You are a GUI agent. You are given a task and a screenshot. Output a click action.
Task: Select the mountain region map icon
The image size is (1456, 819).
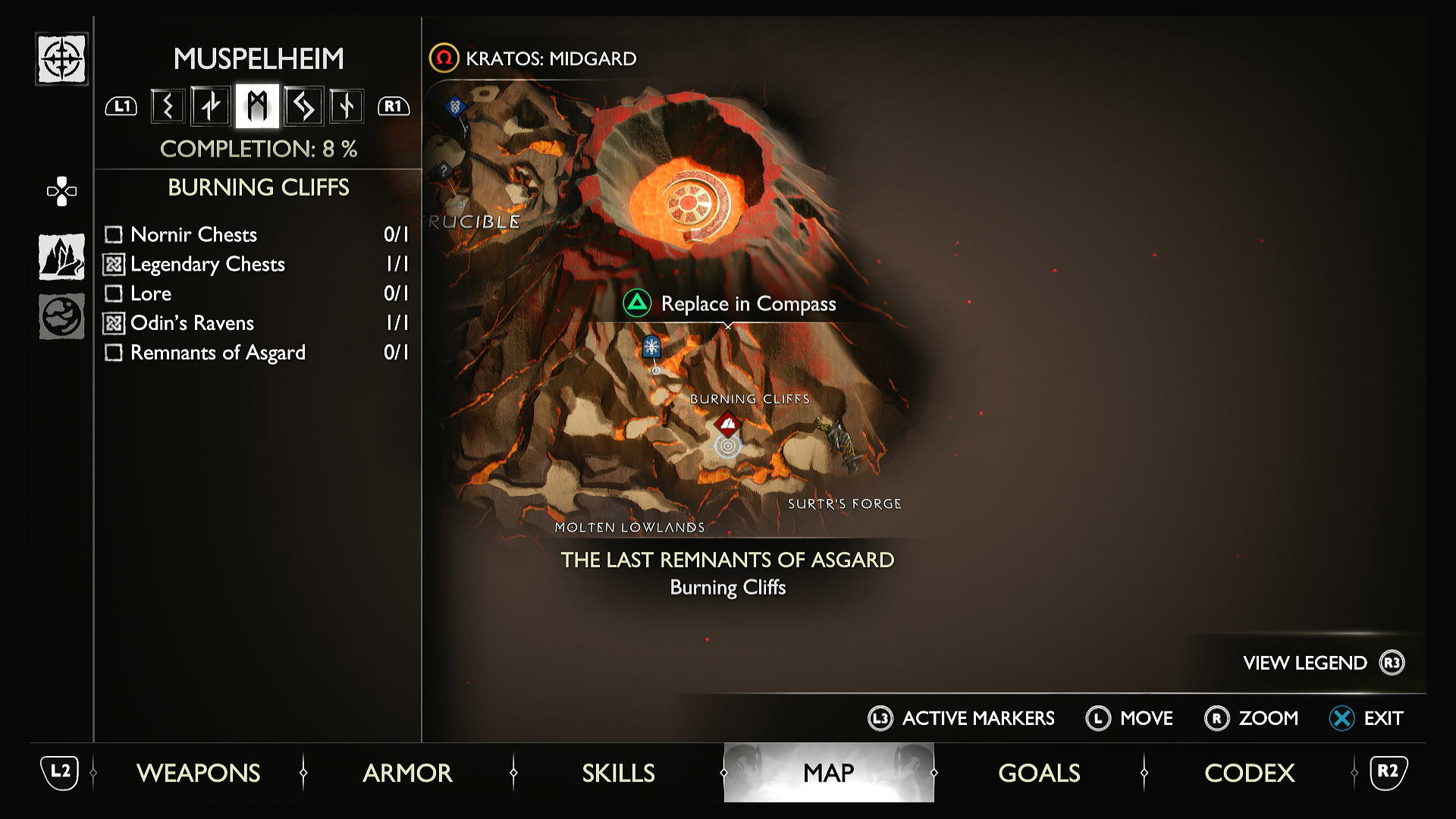click(x=61, y=256)
